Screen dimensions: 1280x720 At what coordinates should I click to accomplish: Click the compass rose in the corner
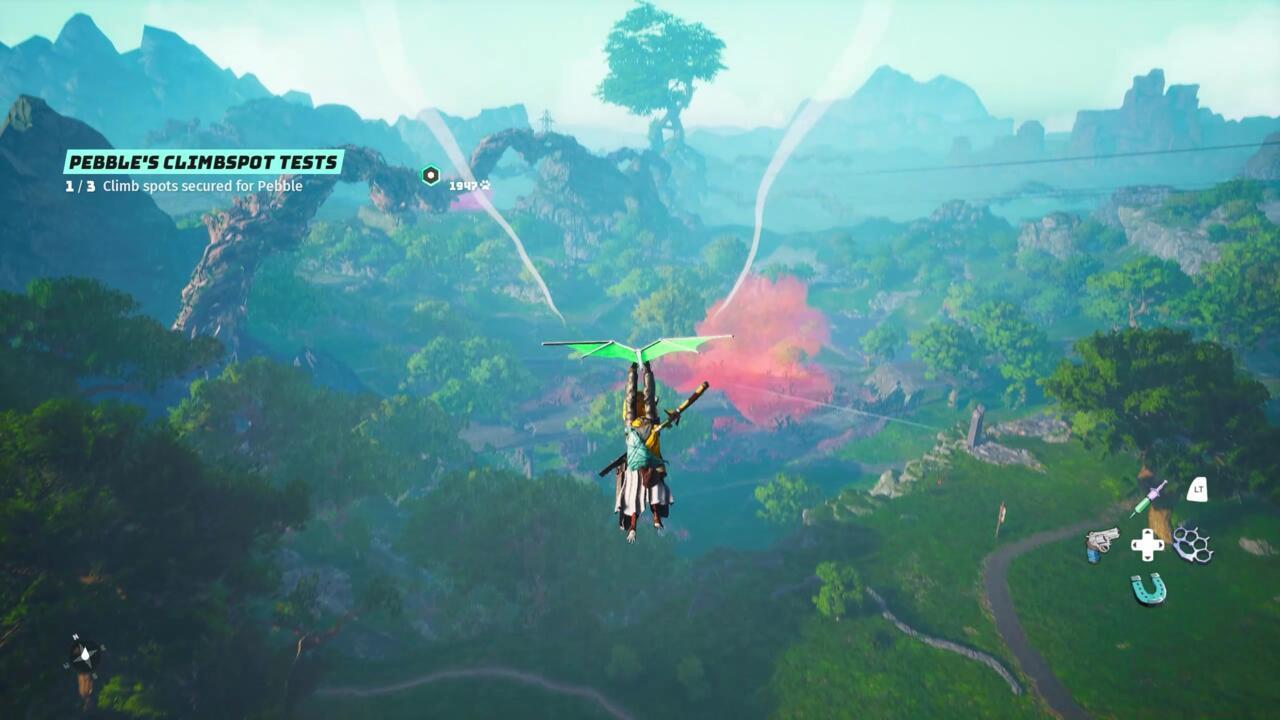pyautogui.click(x=84, y=654)
